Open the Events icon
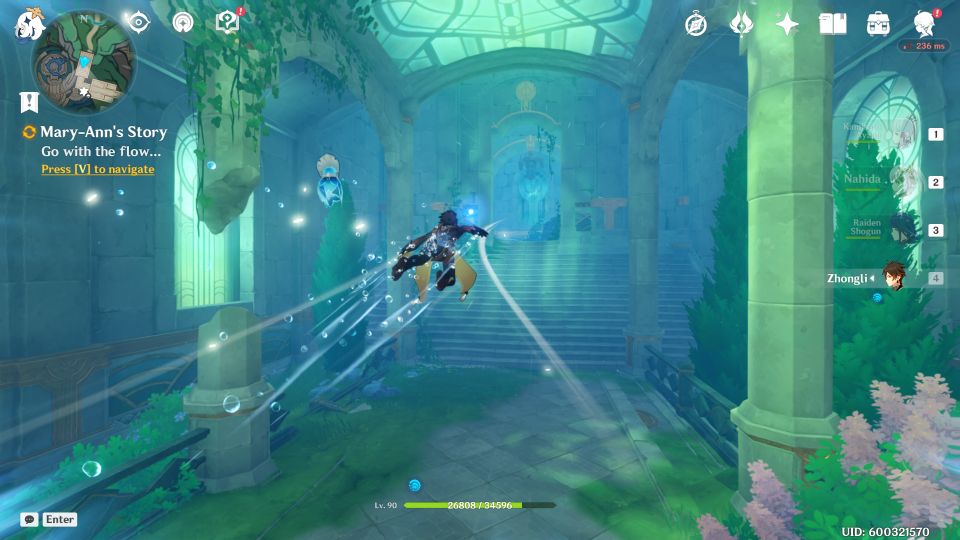Viewport: 960px width, 540px height. [742, 24]
